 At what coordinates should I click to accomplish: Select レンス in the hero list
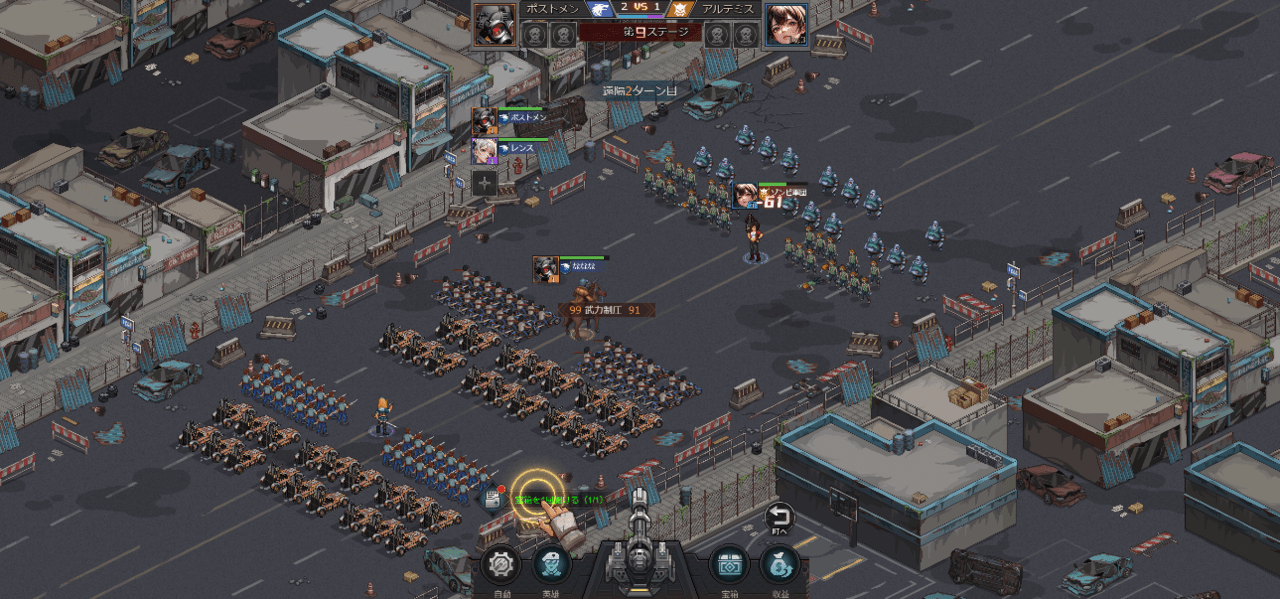coord(485,151)
